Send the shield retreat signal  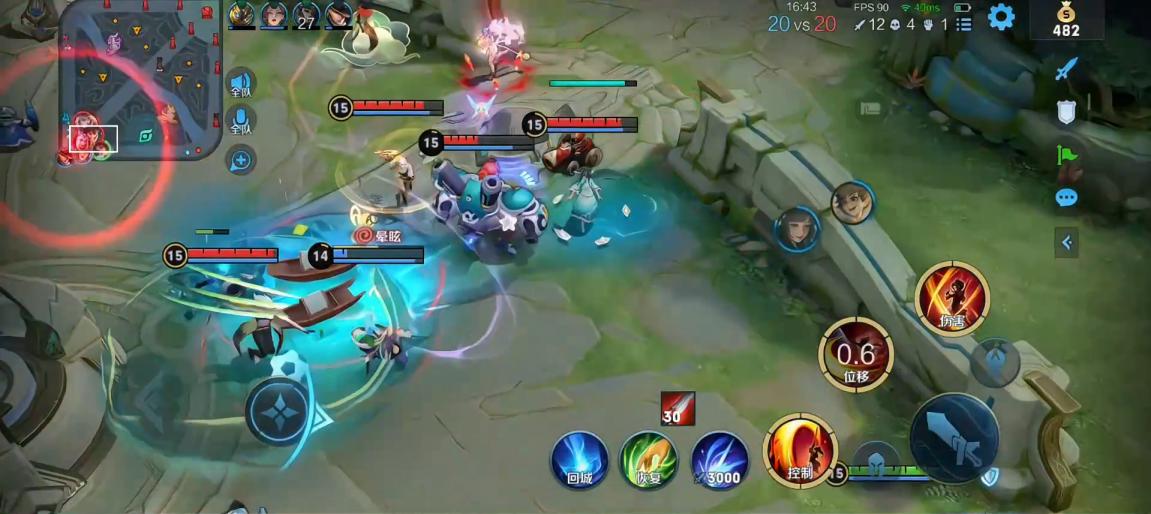pos(1067,112)
